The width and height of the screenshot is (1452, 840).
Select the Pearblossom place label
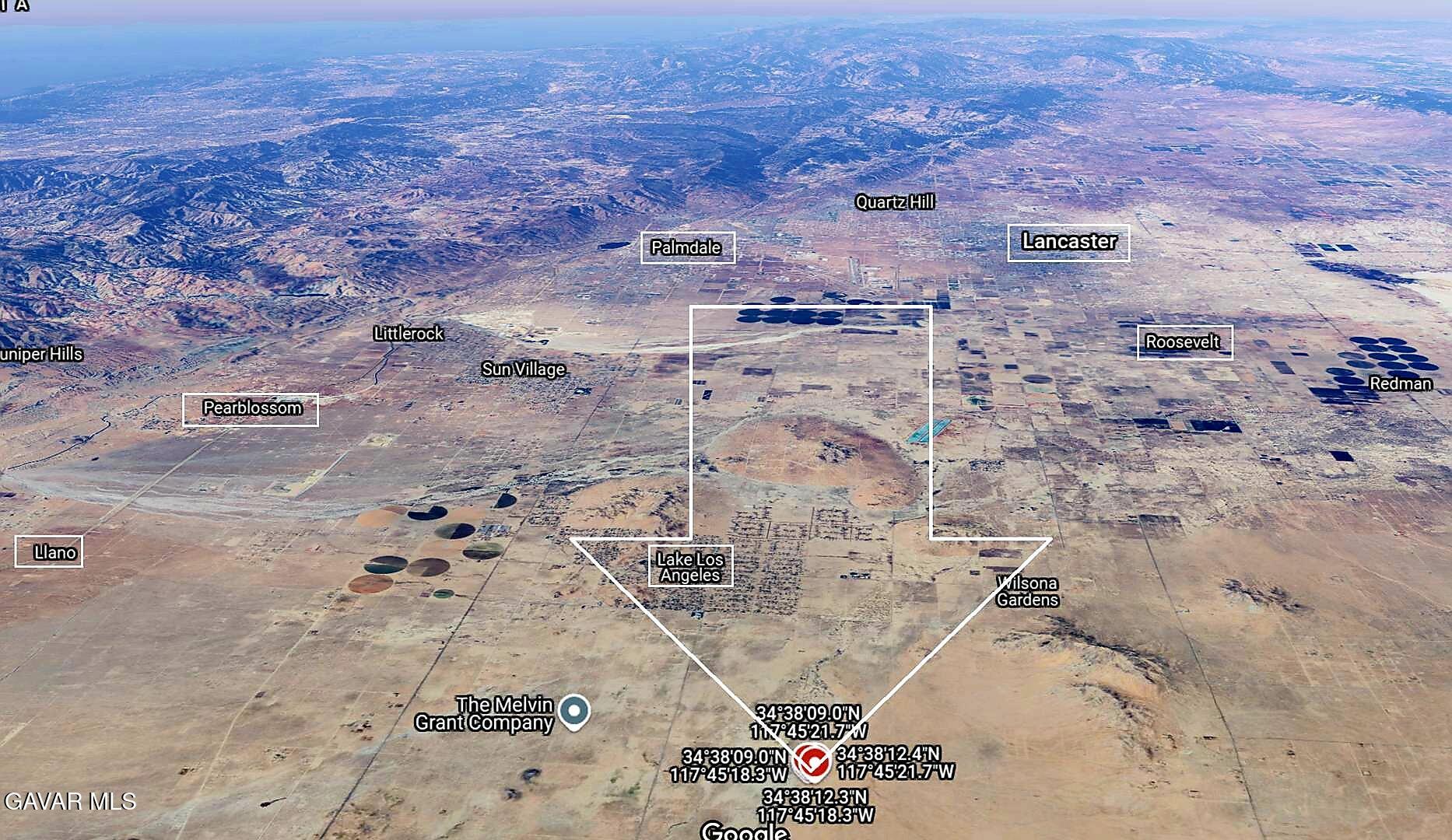click(251, 408)
